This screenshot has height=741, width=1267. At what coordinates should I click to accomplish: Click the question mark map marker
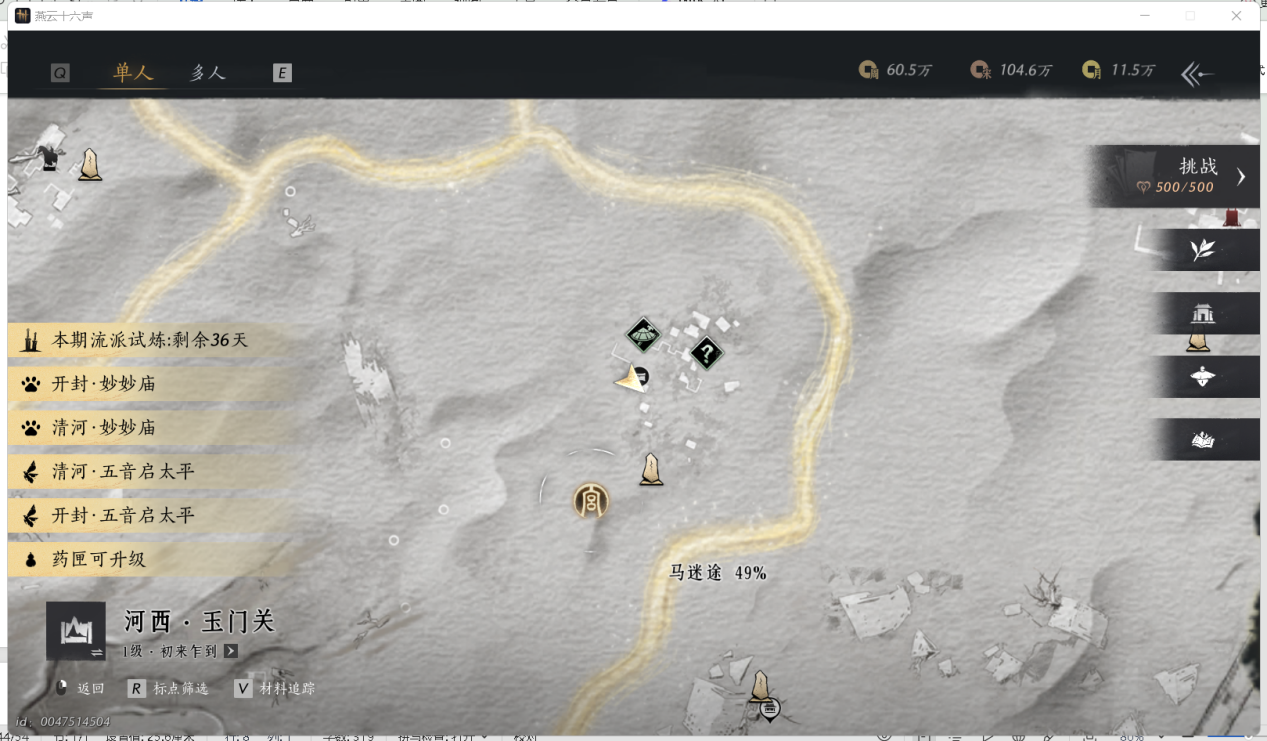click(707, 353)
